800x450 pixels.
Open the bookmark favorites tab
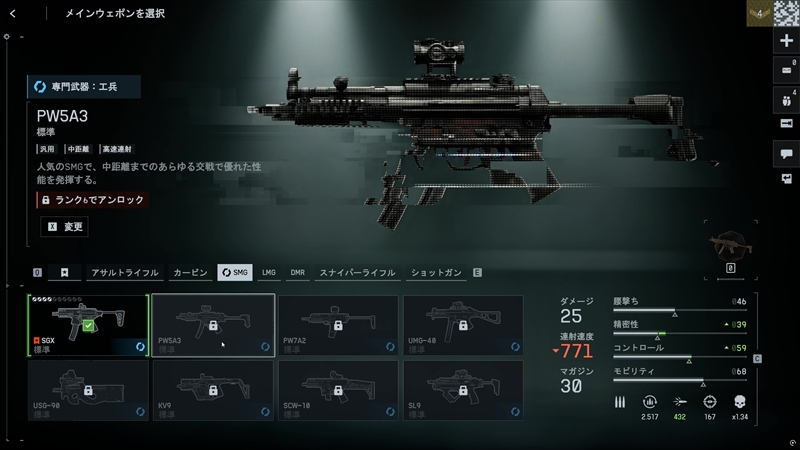[64, 272]
